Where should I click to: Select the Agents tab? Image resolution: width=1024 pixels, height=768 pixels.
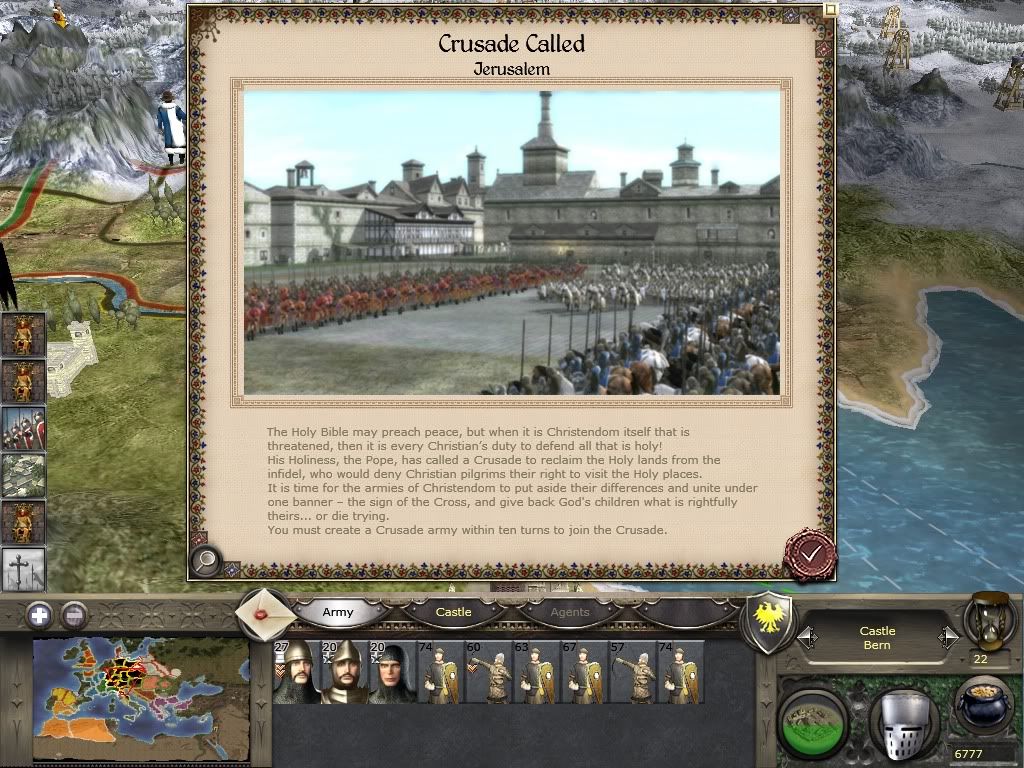click(x=570, y=612)
